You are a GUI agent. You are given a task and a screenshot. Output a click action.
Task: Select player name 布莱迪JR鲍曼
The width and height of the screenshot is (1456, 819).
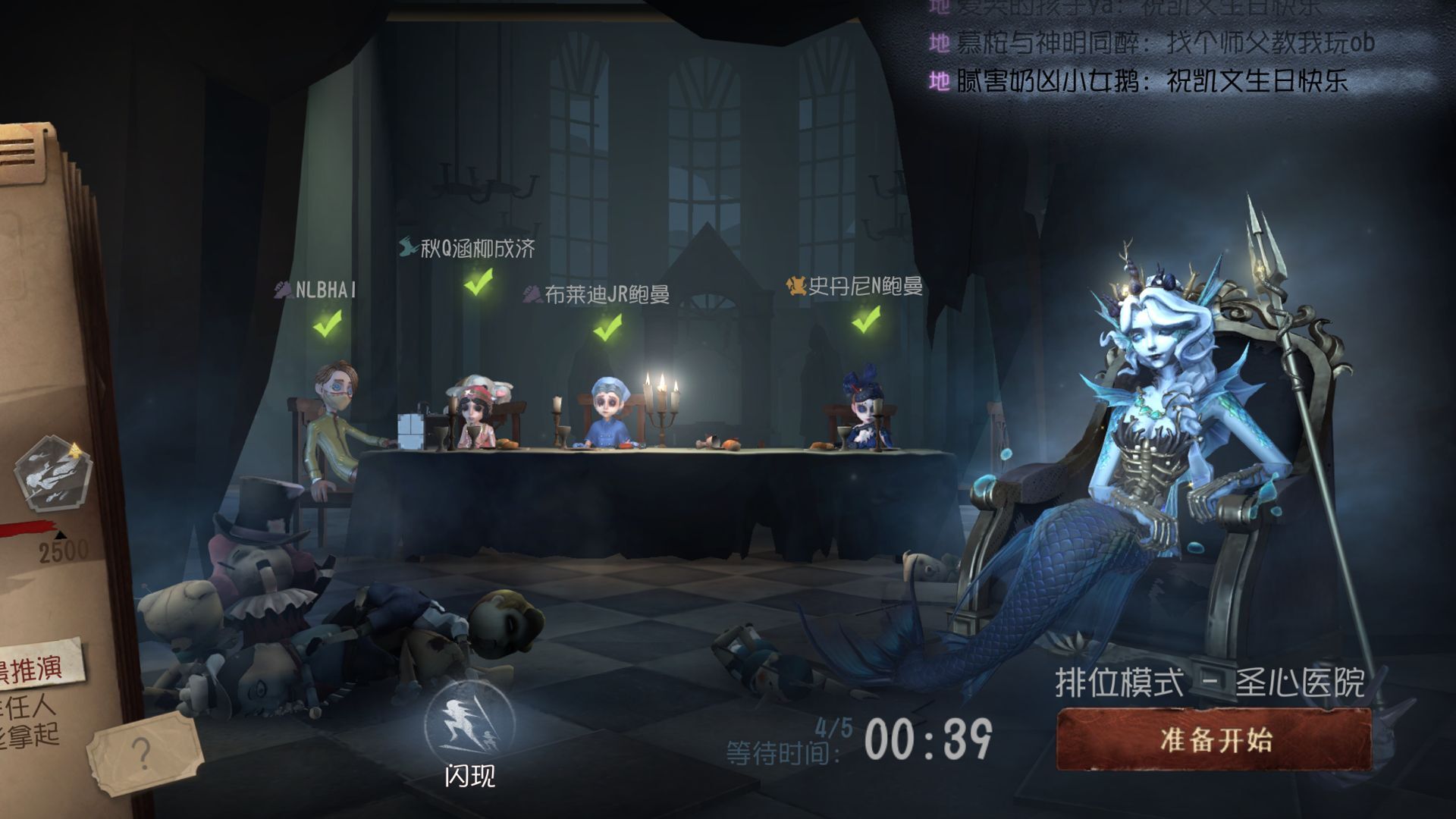point(606,294)
